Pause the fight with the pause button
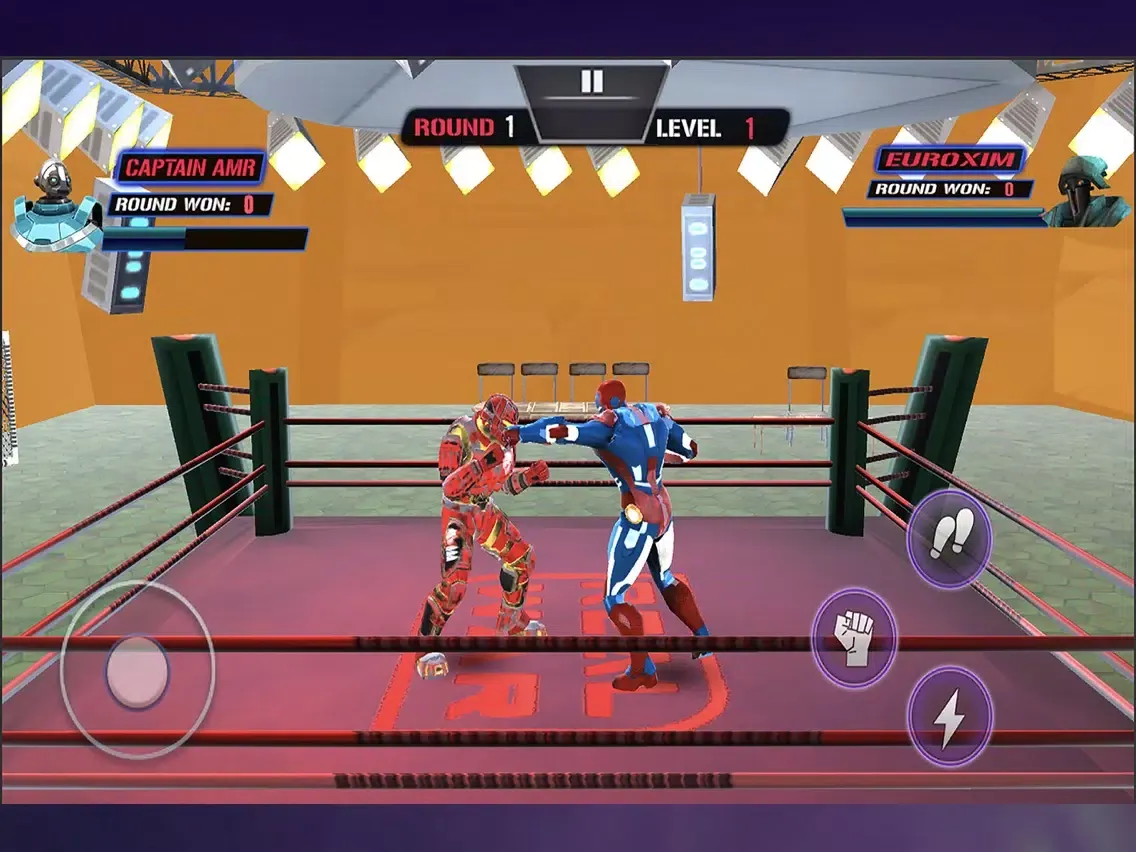The height and width of the screenshot is (852, 1136). coord(592,82)
